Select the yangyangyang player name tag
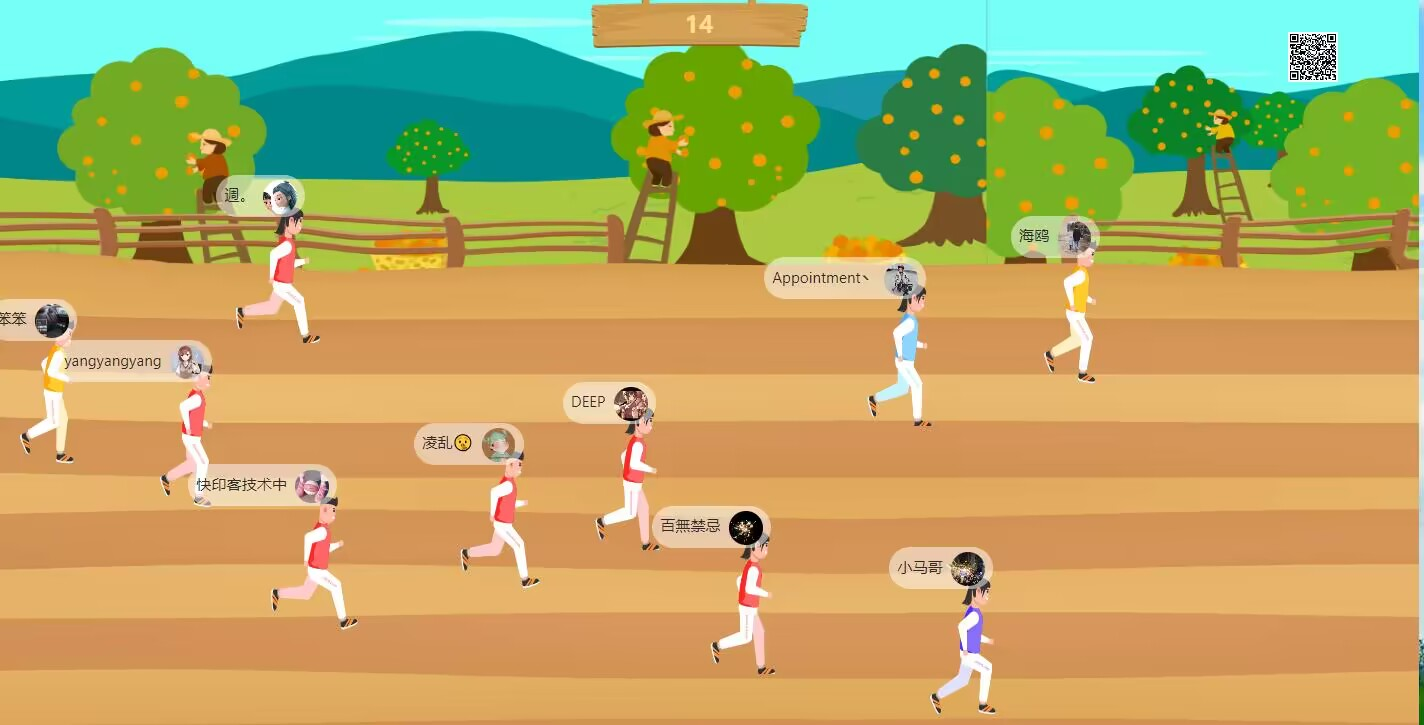 click(130, 361)
